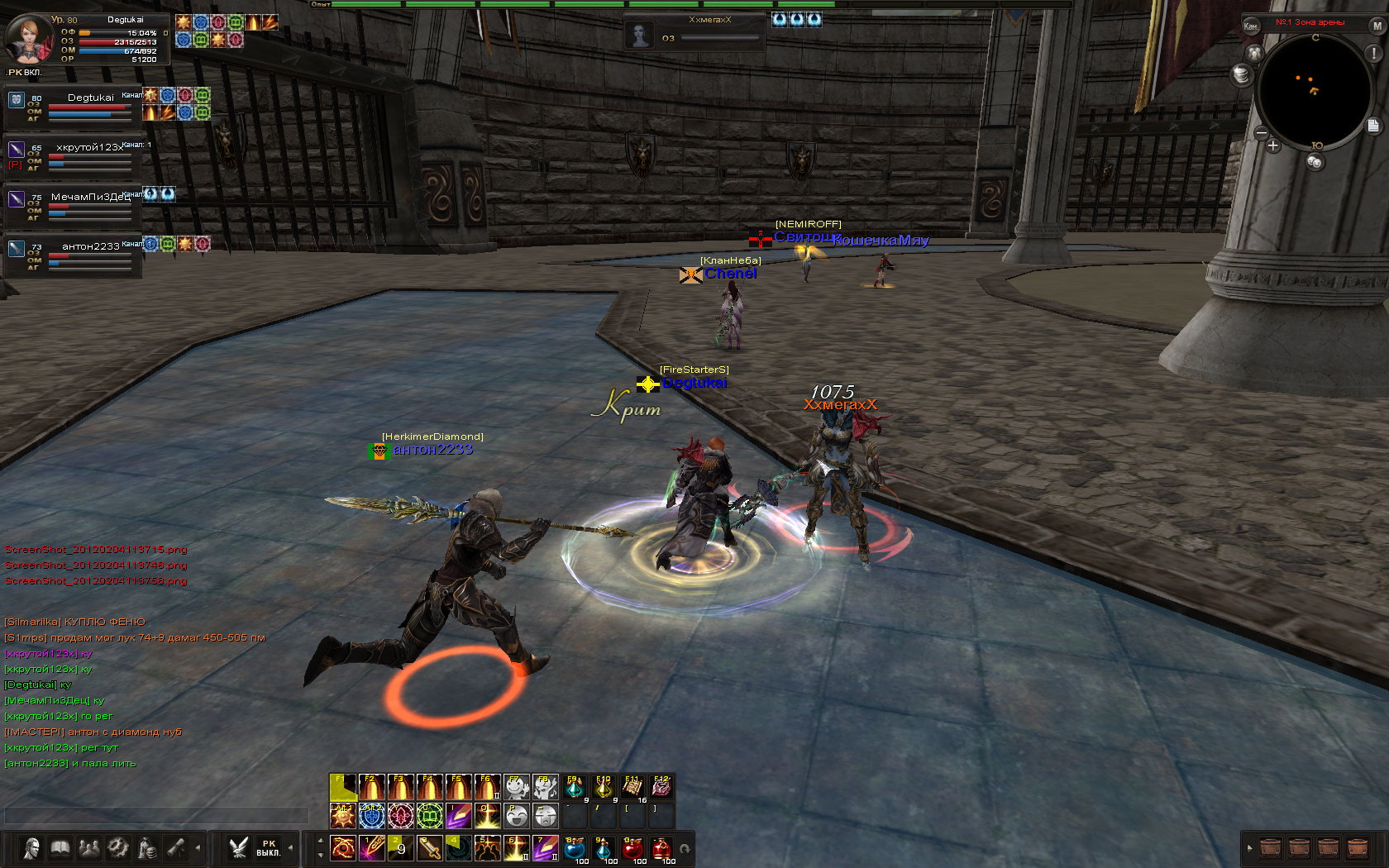Screen dimensions: 1389x868
Task: Use the sword skill in slot 3
Action: [429, 848]
